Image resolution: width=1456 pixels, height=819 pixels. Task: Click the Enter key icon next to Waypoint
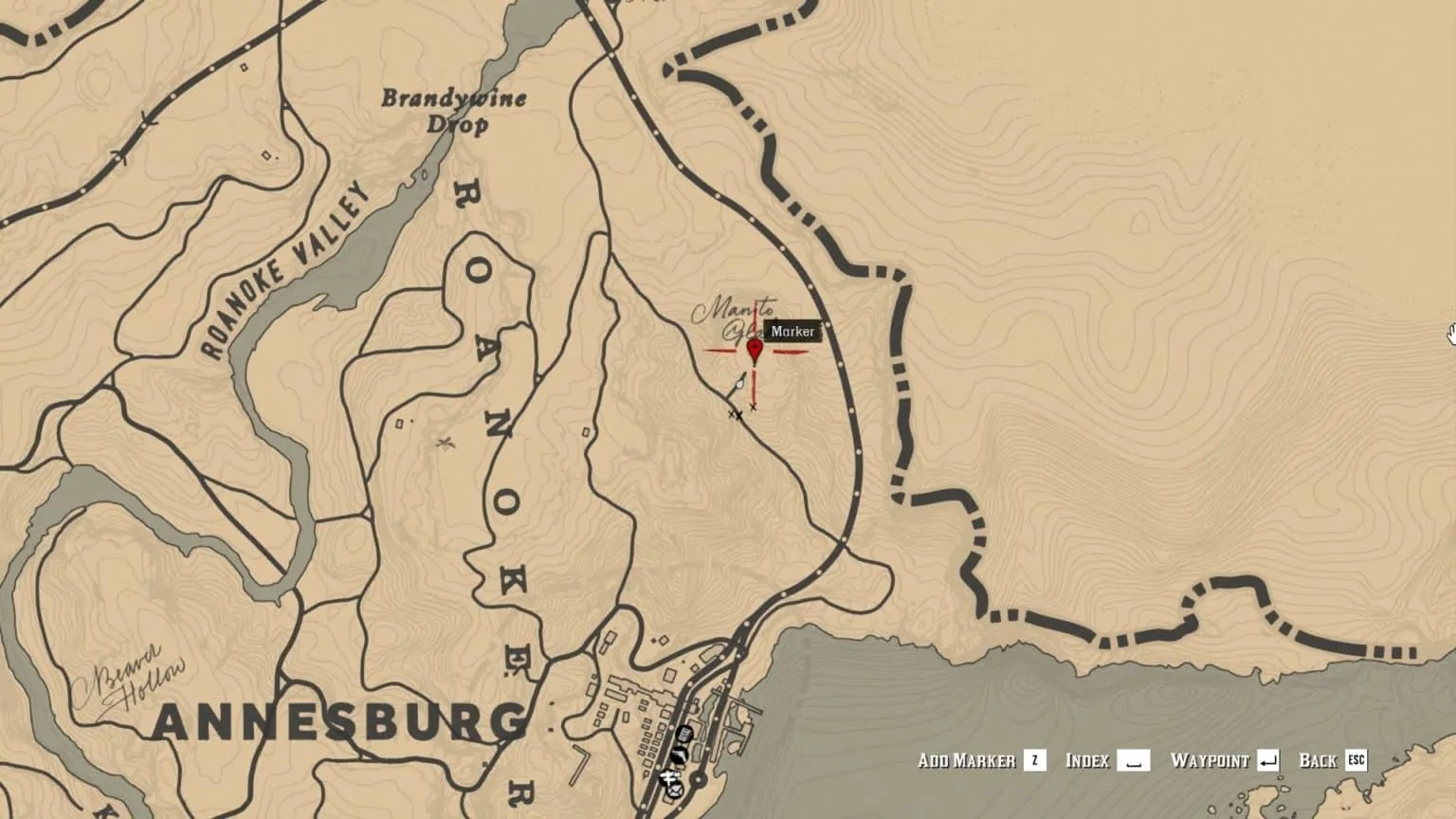tap(1269, 760)
